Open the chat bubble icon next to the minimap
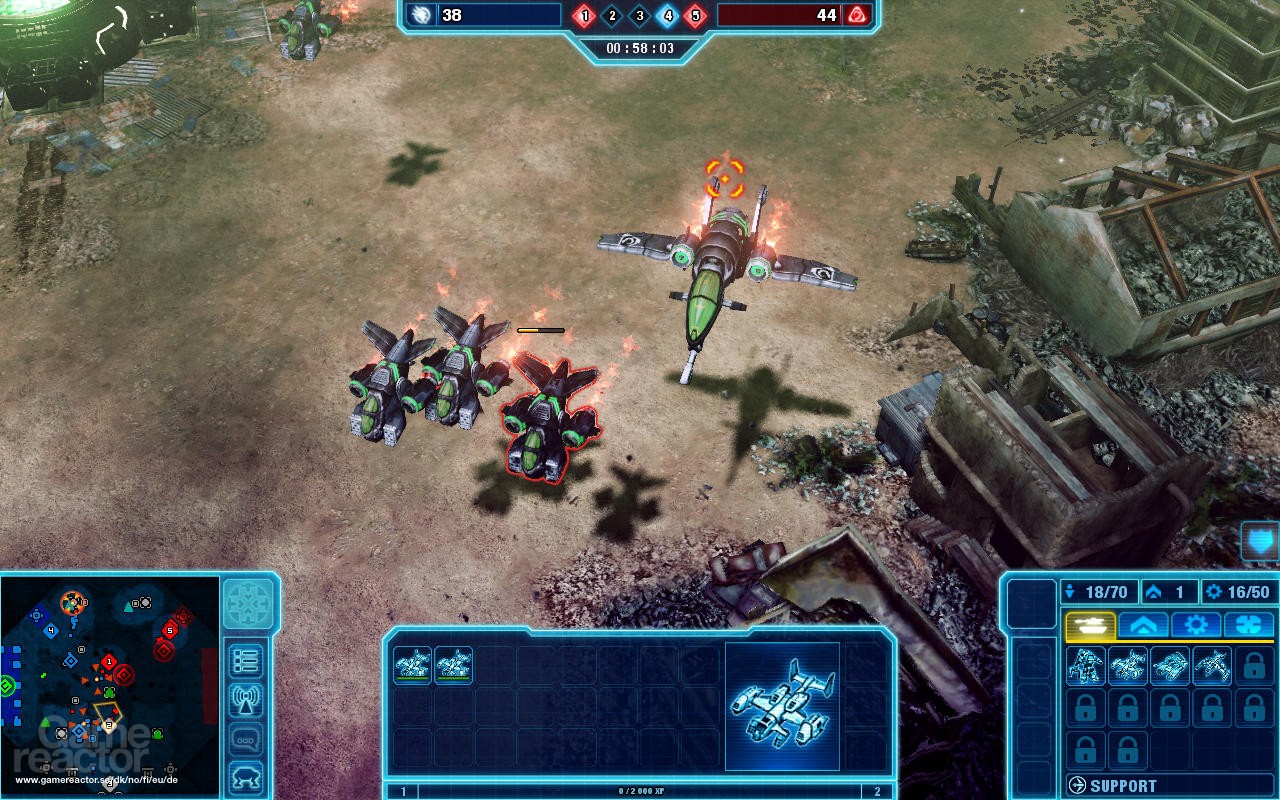Viewport: 1280px width, 800px height. point(245,738)
